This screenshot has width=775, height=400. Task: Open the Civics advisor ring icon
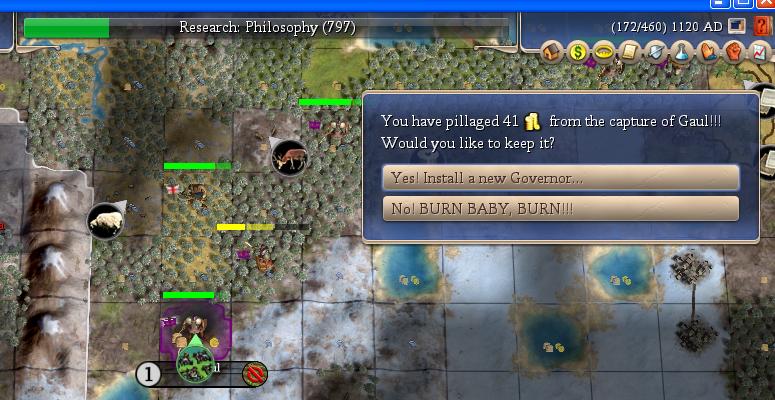[x=603, y=50]
